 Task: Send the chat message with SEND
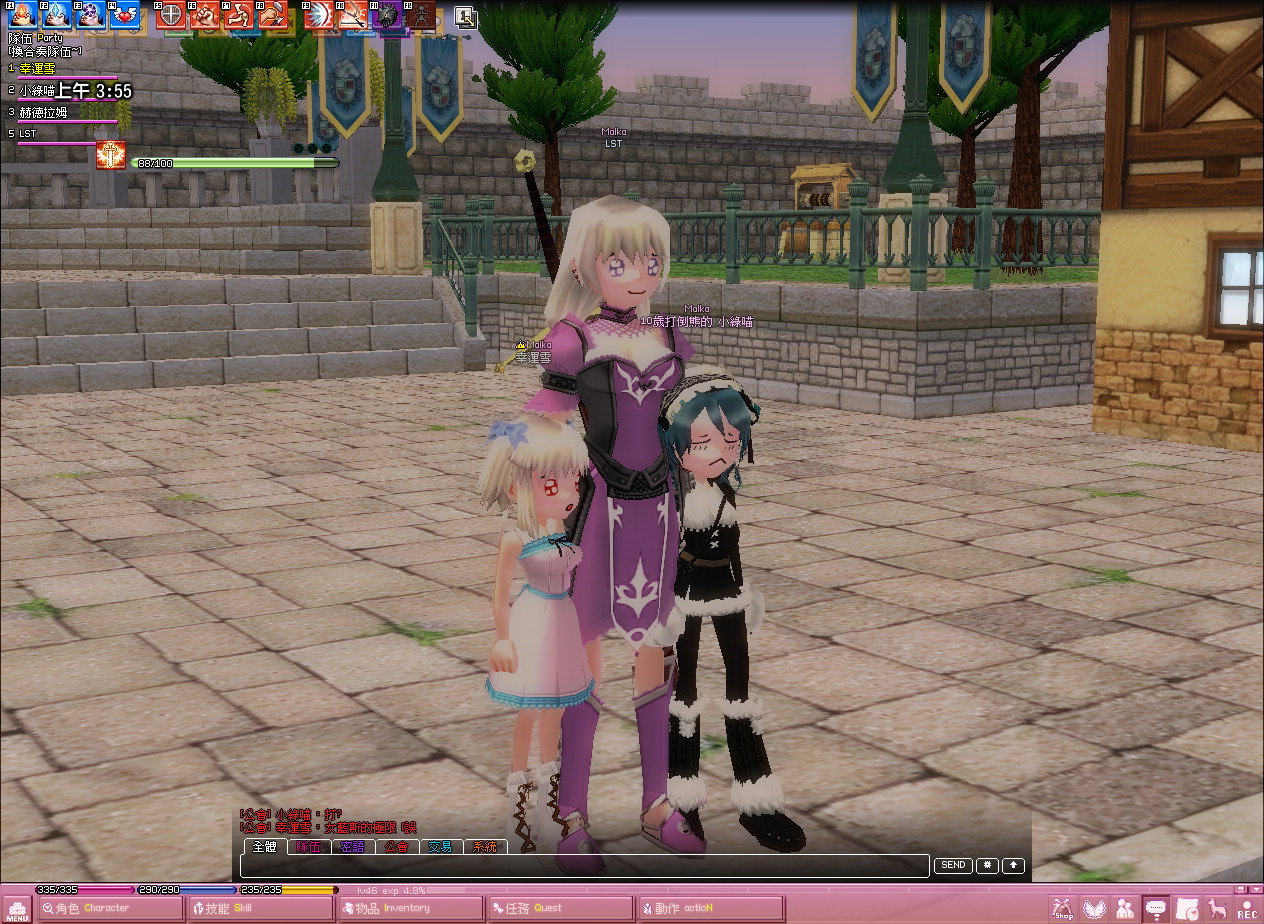click(x=953, y=865)
